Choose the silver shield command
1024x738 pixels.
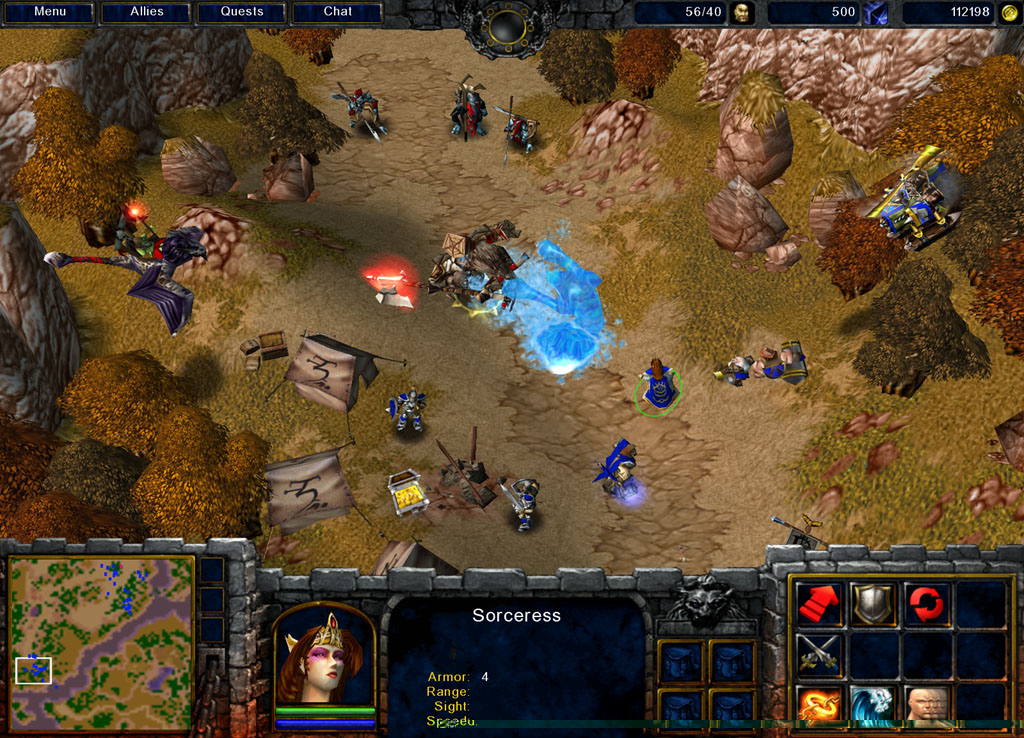tap(873, 605)
